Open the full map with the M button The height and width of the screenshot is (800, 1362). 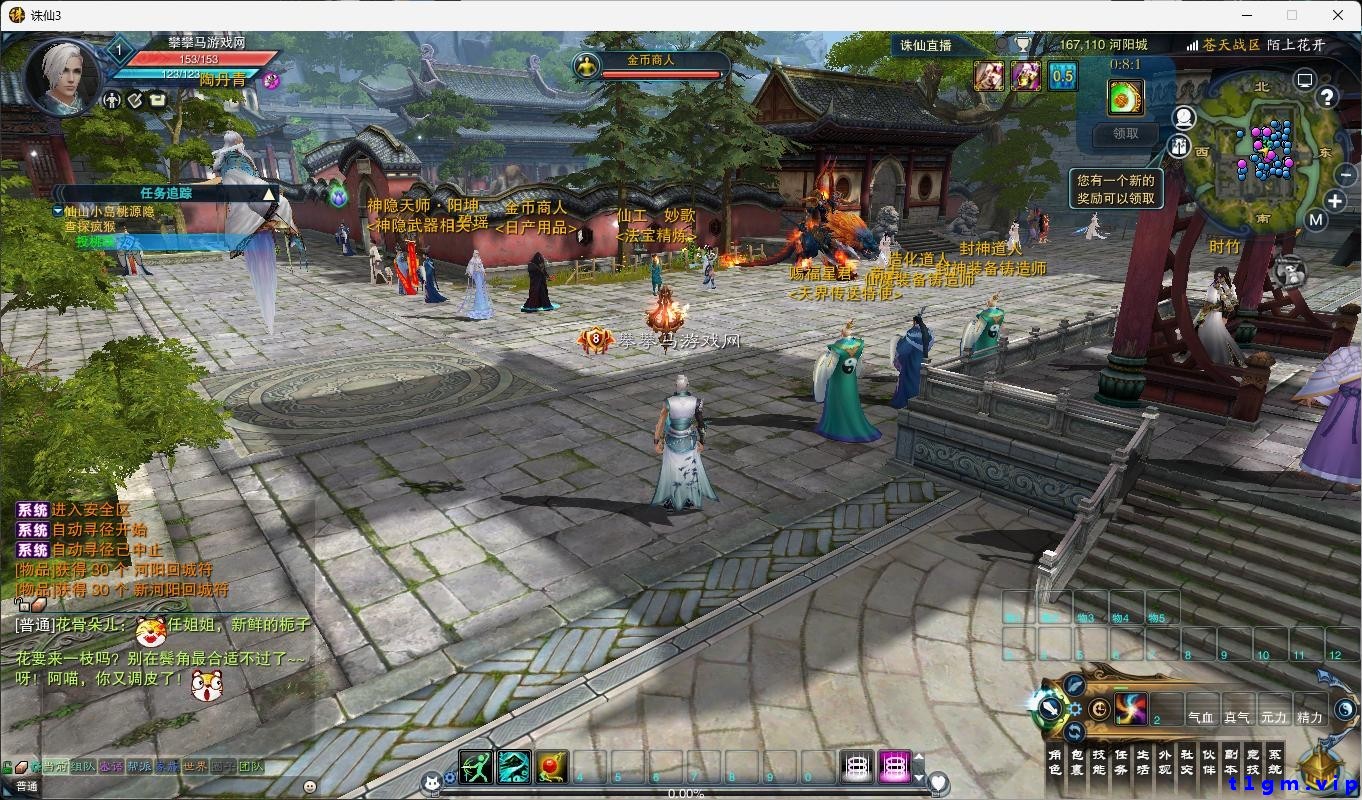click(1316, 221)
